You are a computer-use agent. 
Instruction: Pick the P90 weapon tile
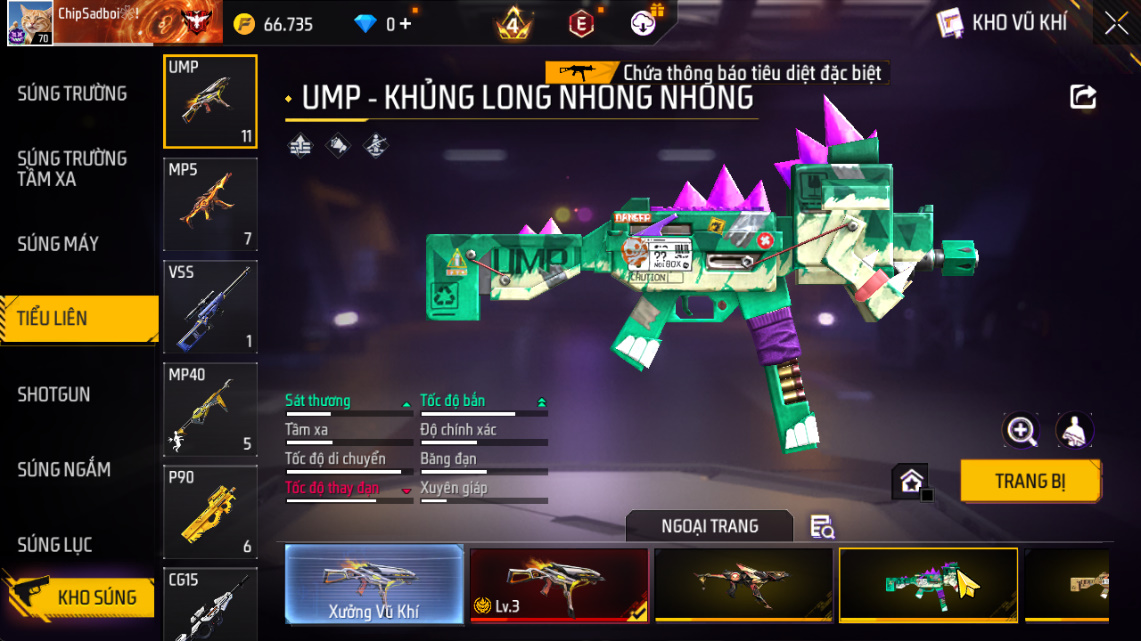[x=210, y=511]
